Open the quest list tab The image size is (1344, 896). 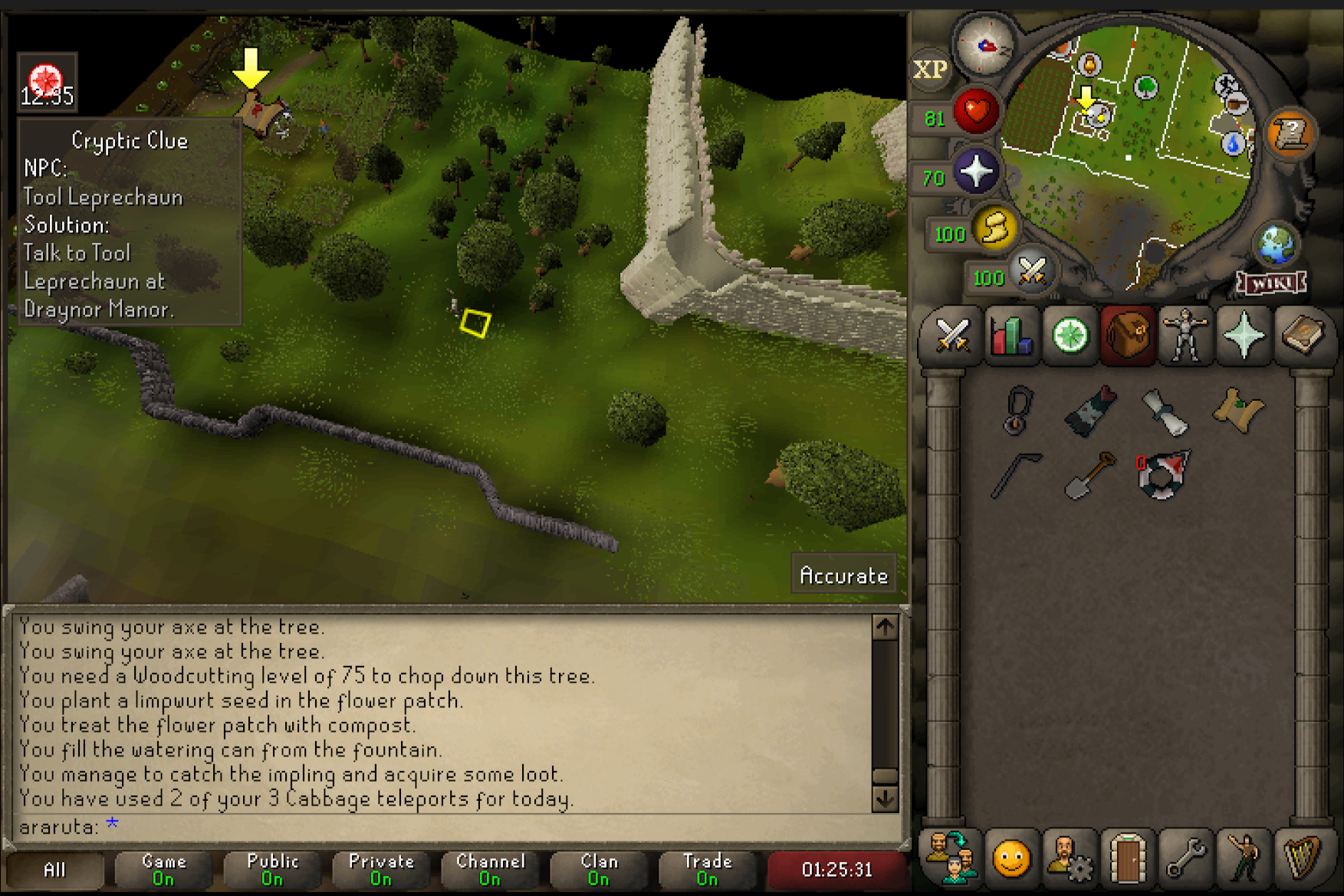click(1070, 336)
